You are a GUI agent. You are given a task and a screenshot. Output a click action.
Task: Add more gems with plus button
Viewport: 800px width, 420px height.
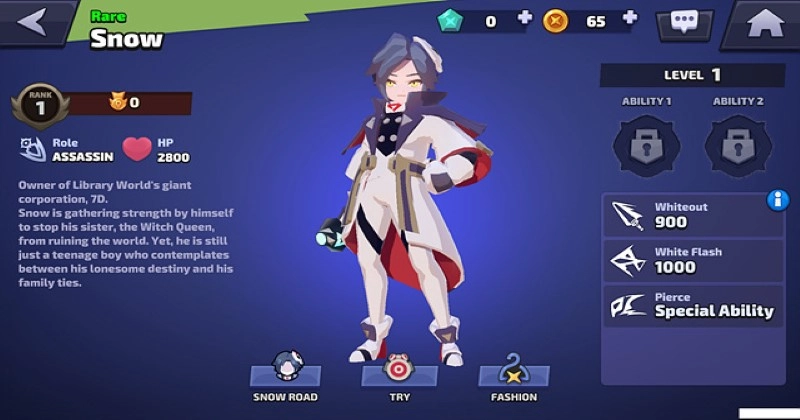pyautogui.click(x=525, y=19)
